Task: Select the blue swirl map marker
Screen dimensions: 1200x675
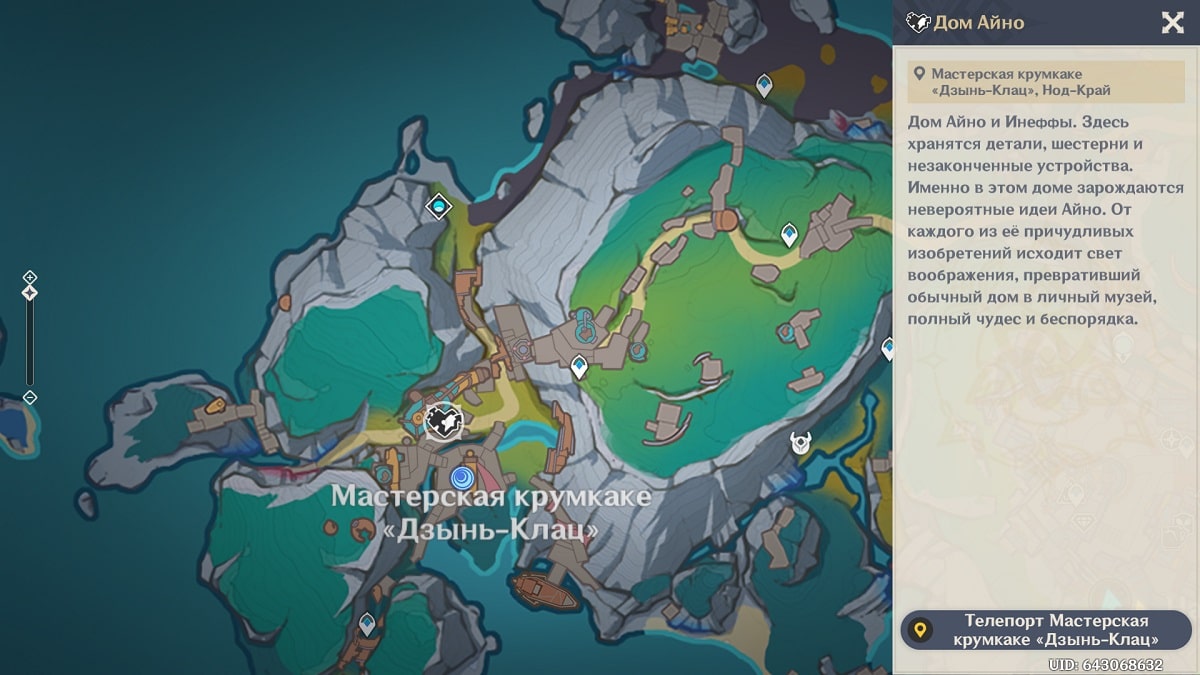Action: 462,477
